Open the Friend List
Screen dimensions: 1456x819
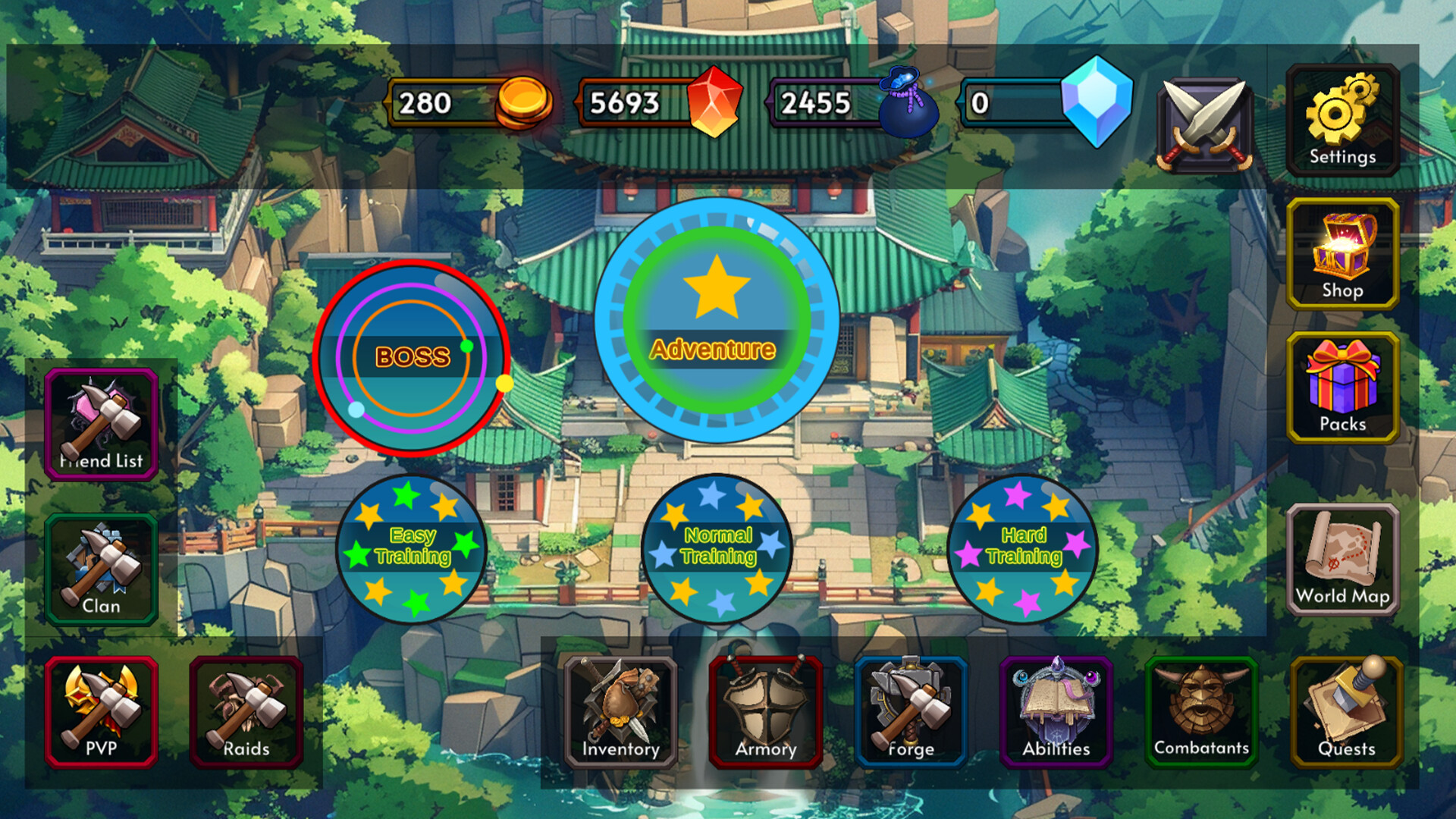[x=101, y=425]
